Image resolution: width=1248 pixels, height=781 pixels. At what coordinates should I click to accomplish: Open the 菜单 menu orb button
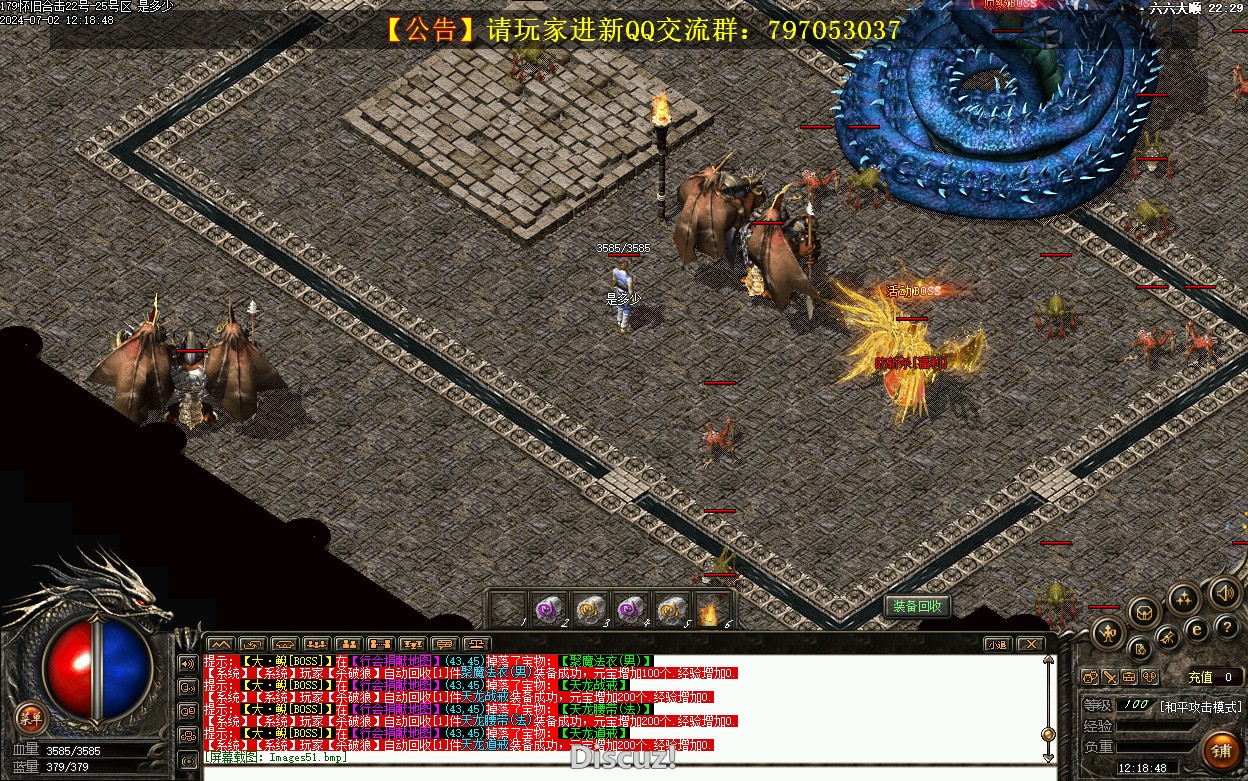click(x=31, y=716)
